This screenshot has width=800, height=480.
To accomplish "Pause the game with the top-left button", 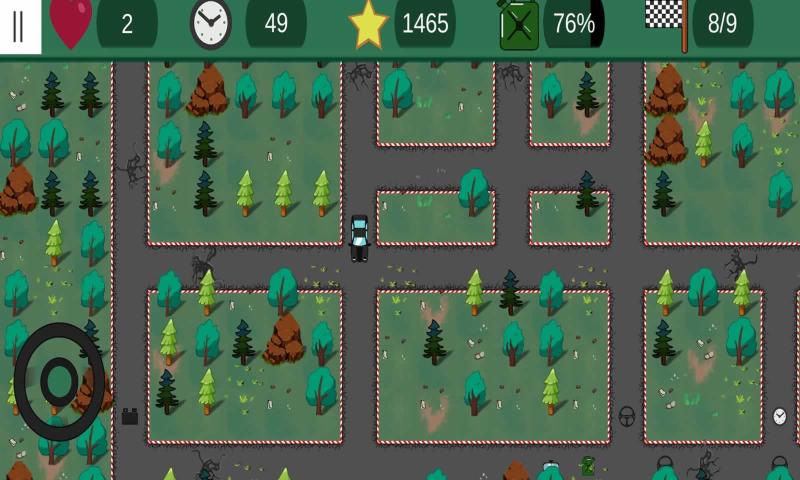I will point(19,26).
